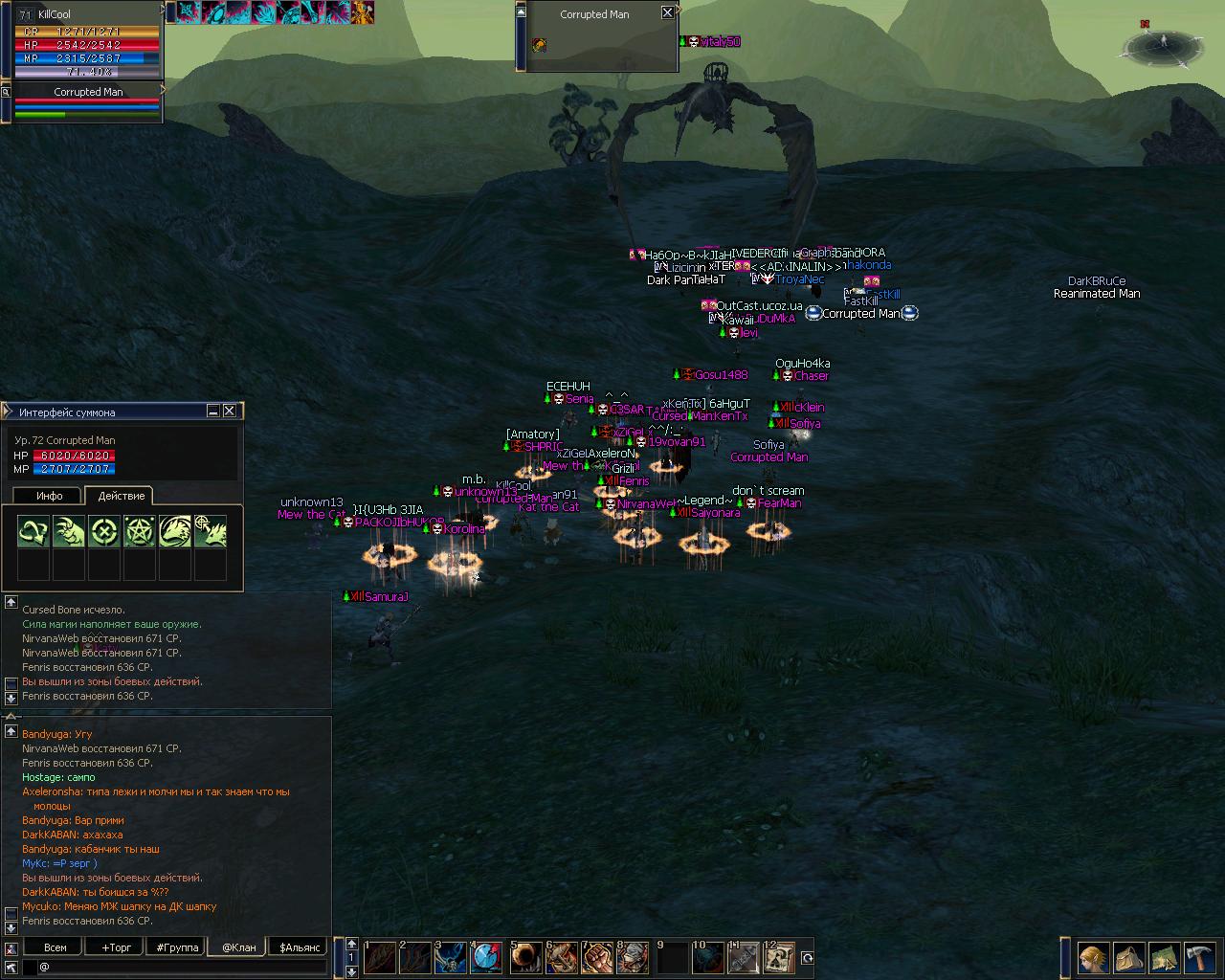The image size is (1225, 980).
Task: Open the world map icon
Action: tap(1163, 958)
